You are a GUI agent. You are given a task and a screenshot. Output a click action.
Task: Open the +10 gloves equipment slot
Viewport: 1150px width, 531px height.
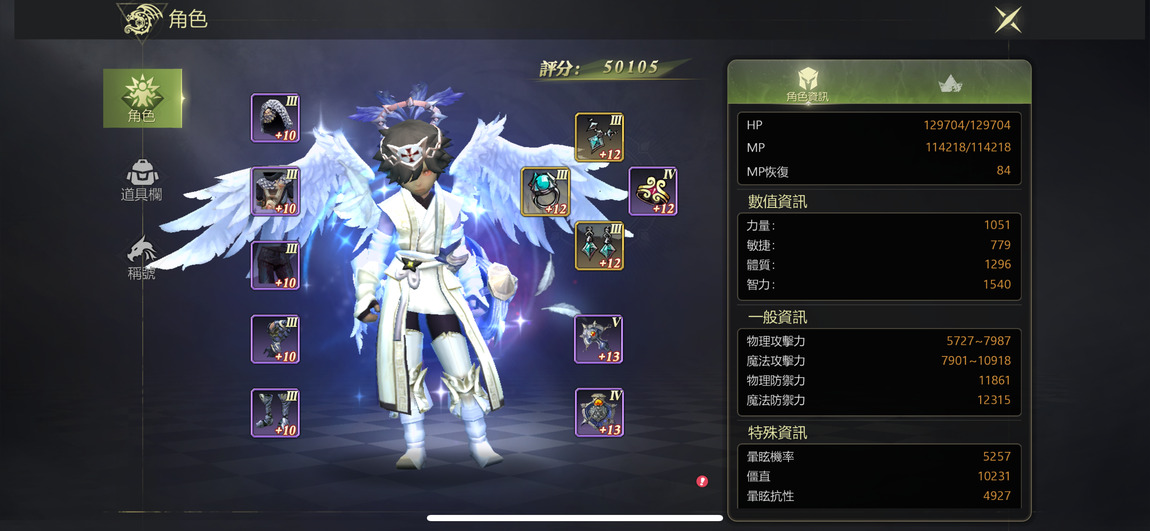pos(275,339)
